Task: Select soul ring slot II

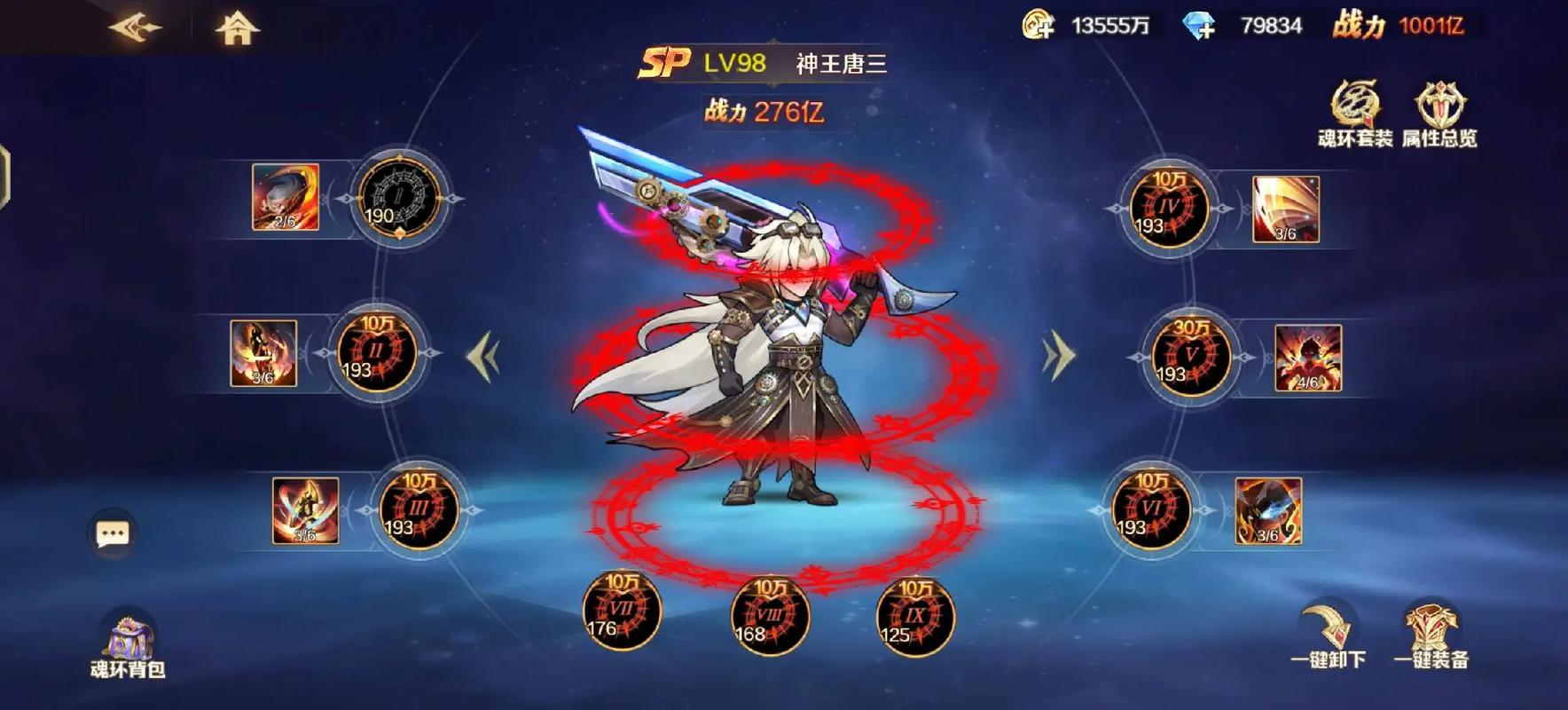Action: (x=377, y=353)
